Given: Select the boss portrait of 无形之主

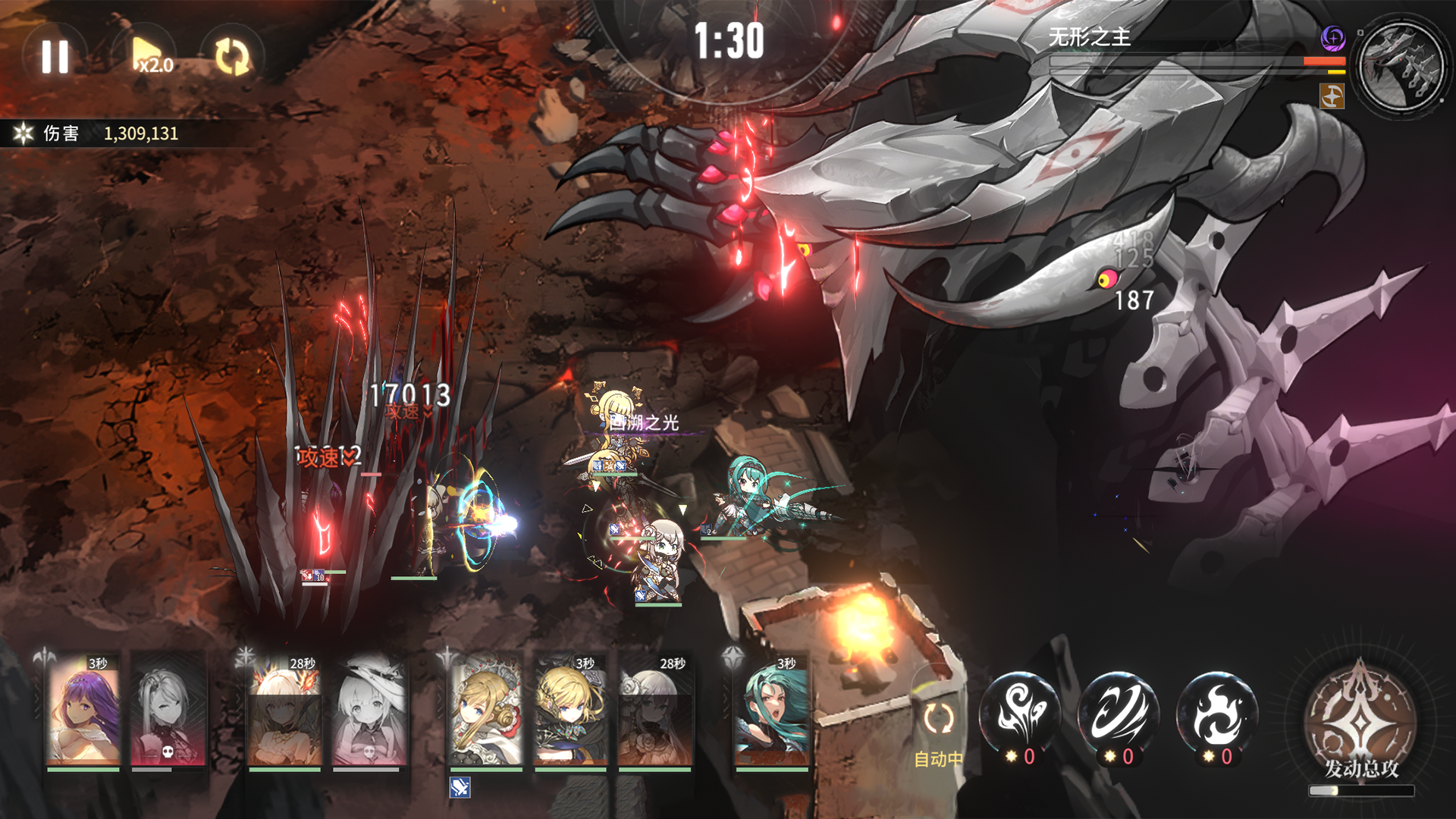Looking at the screenshot, I should click(1400, 64).
